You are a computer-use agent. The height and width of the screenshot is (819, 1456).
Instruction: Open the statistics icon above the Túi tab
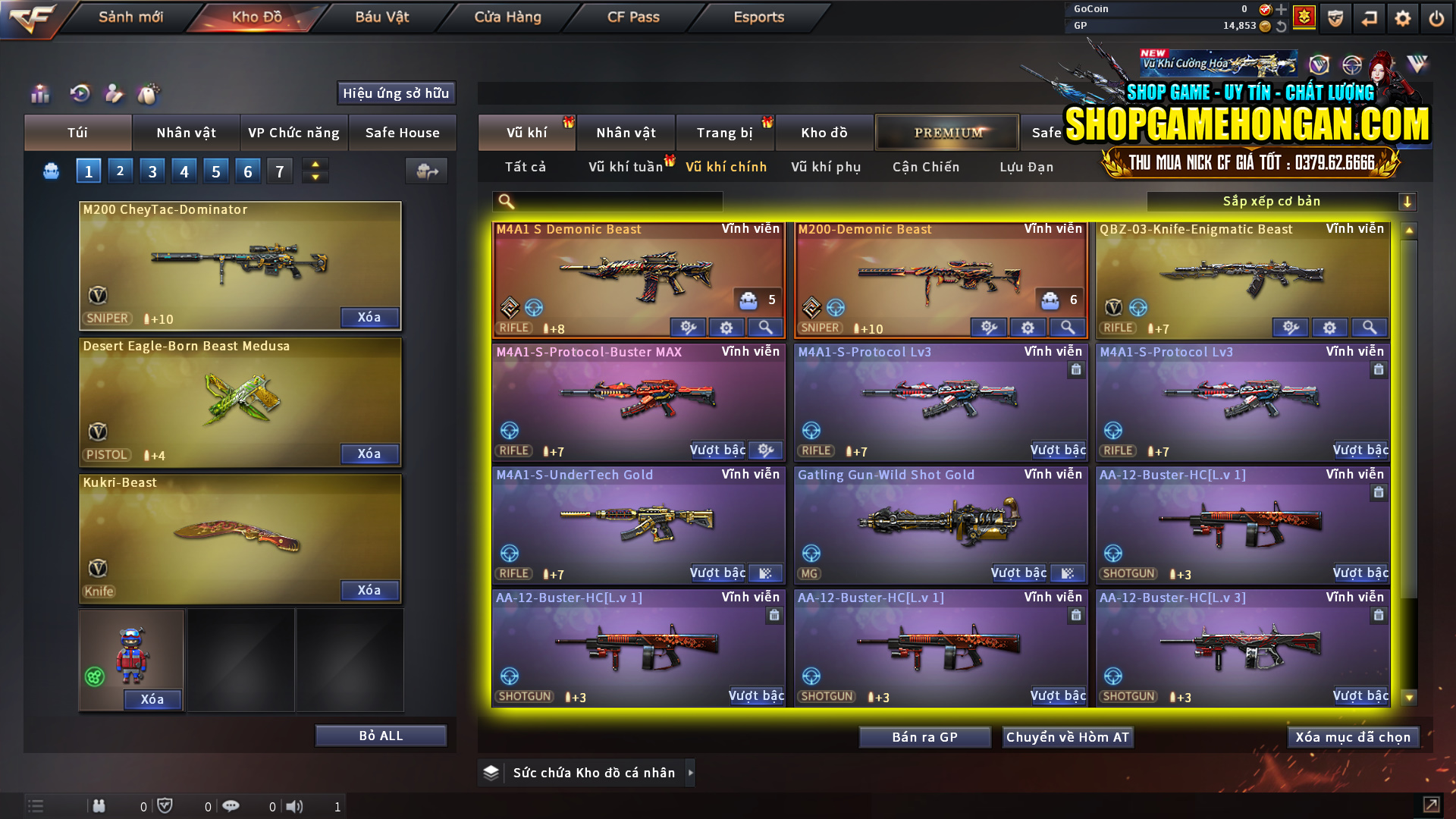pos(39,93)
